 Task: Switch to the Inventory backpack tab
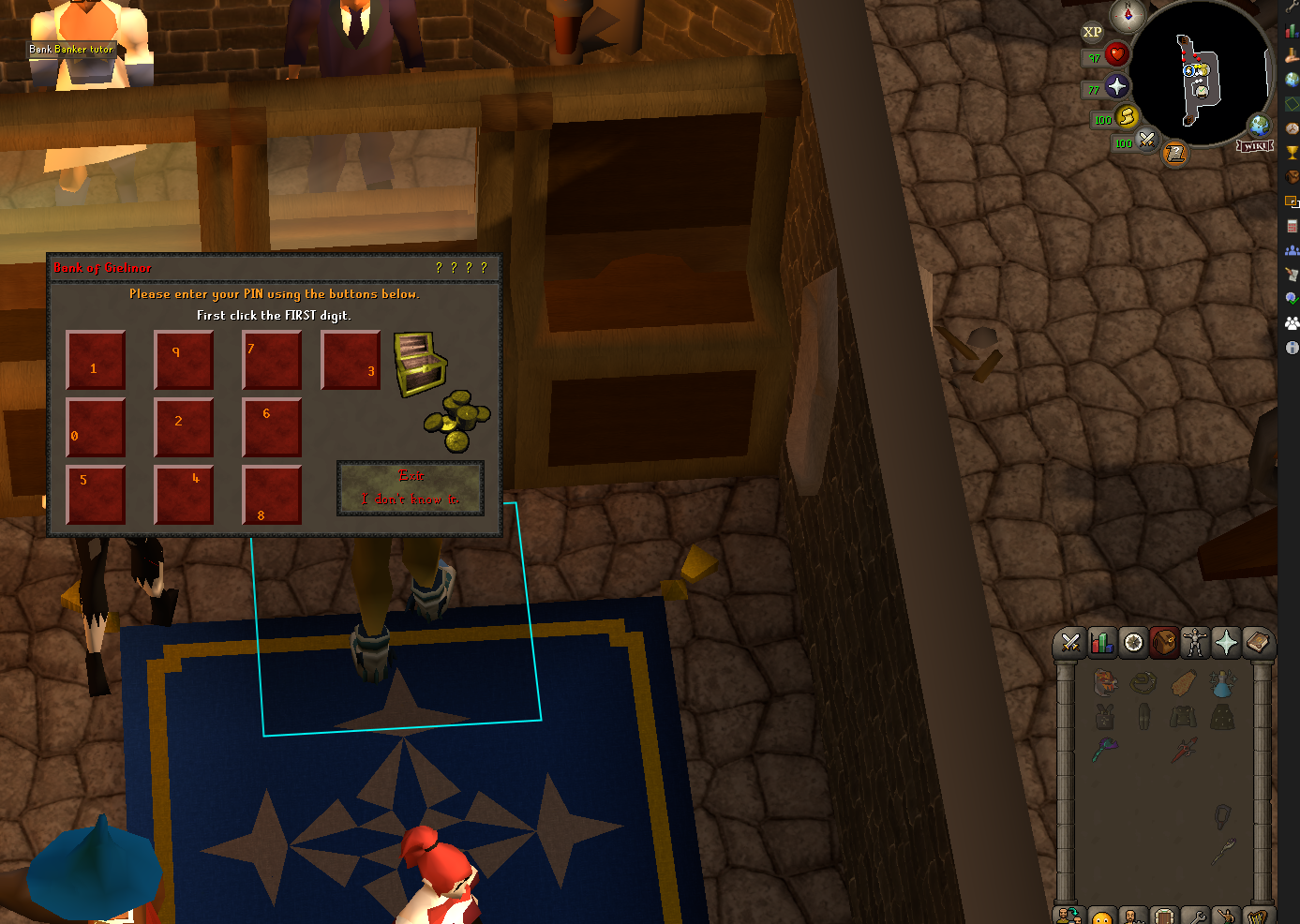1164,643
